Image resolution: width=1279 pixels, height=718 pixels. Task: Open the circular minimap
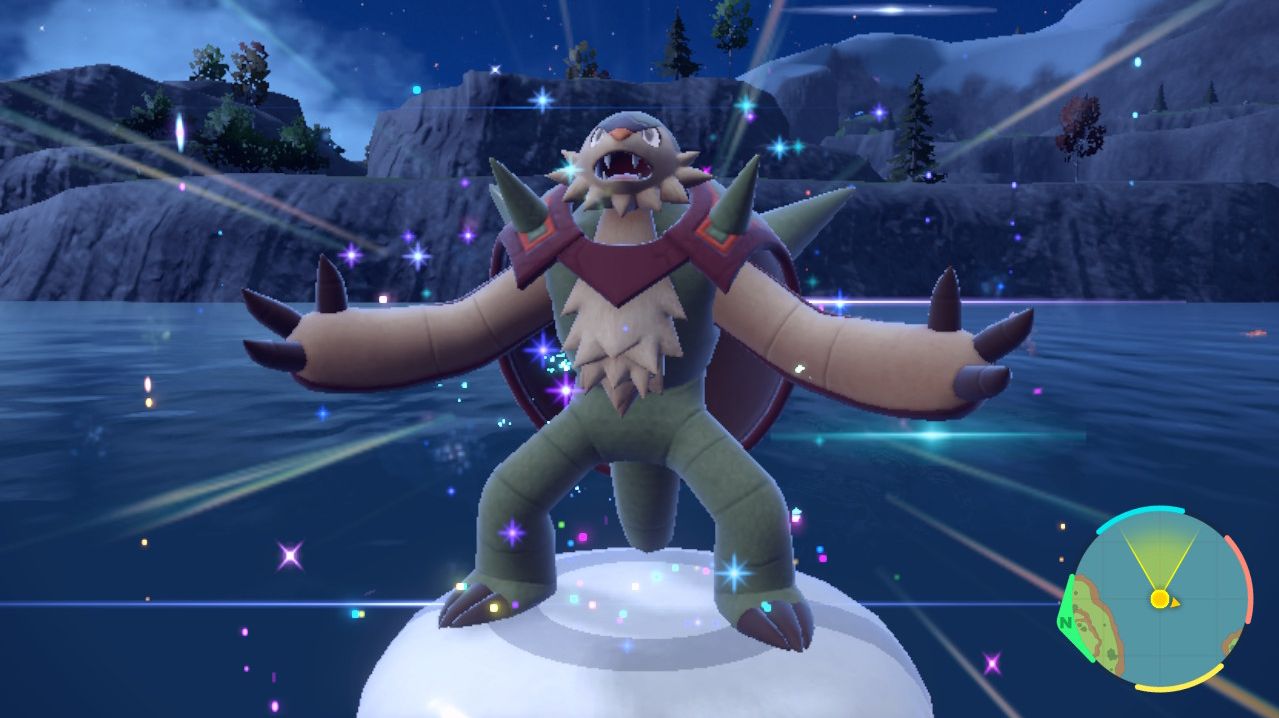tap(1158, 598)
